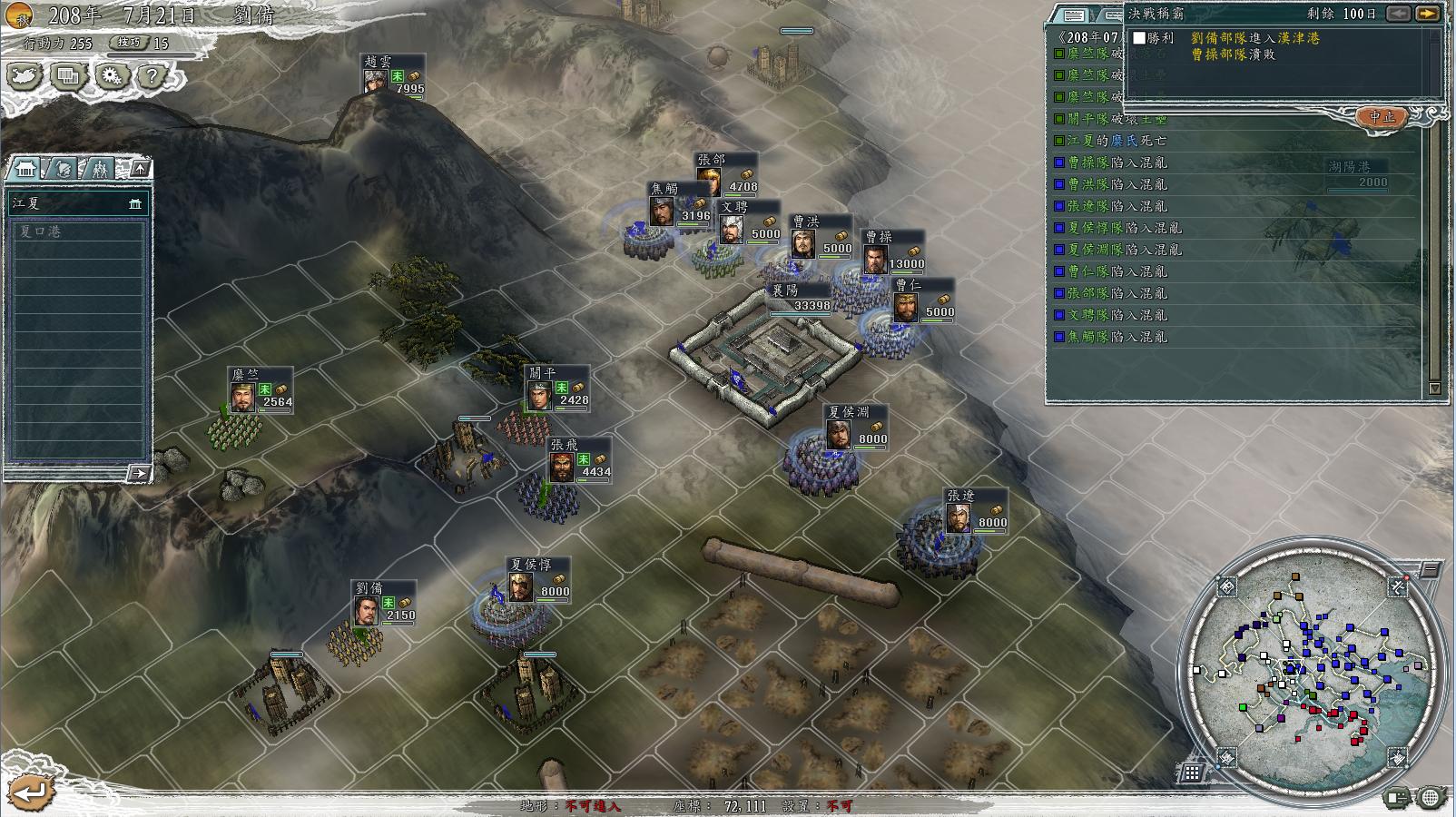Click the globe icon below the minimap
This screenshot has width=1456, height=817.
[x=1431, y=798]
